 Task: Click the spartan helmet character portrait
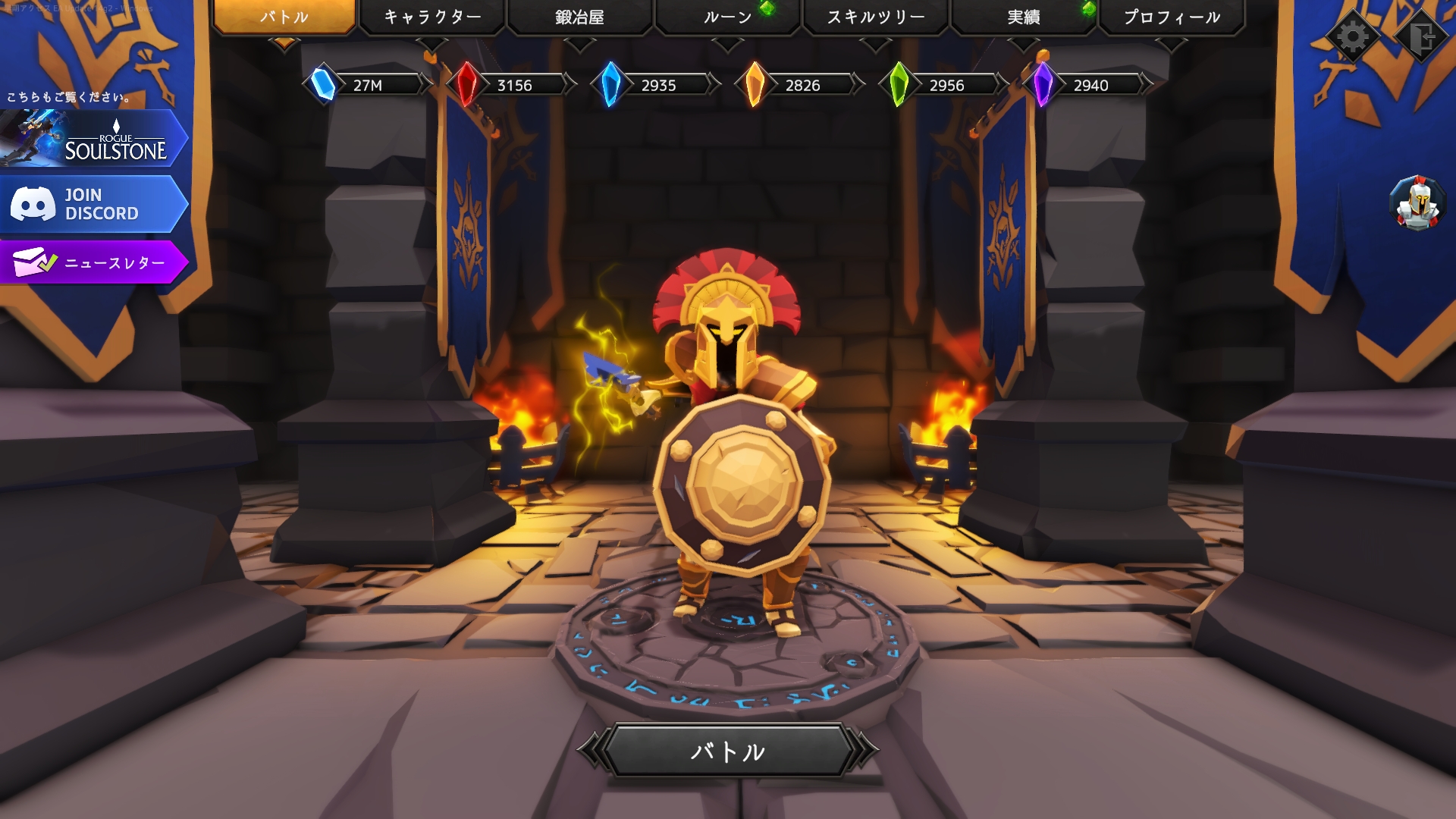click(x=1417, y=203)
